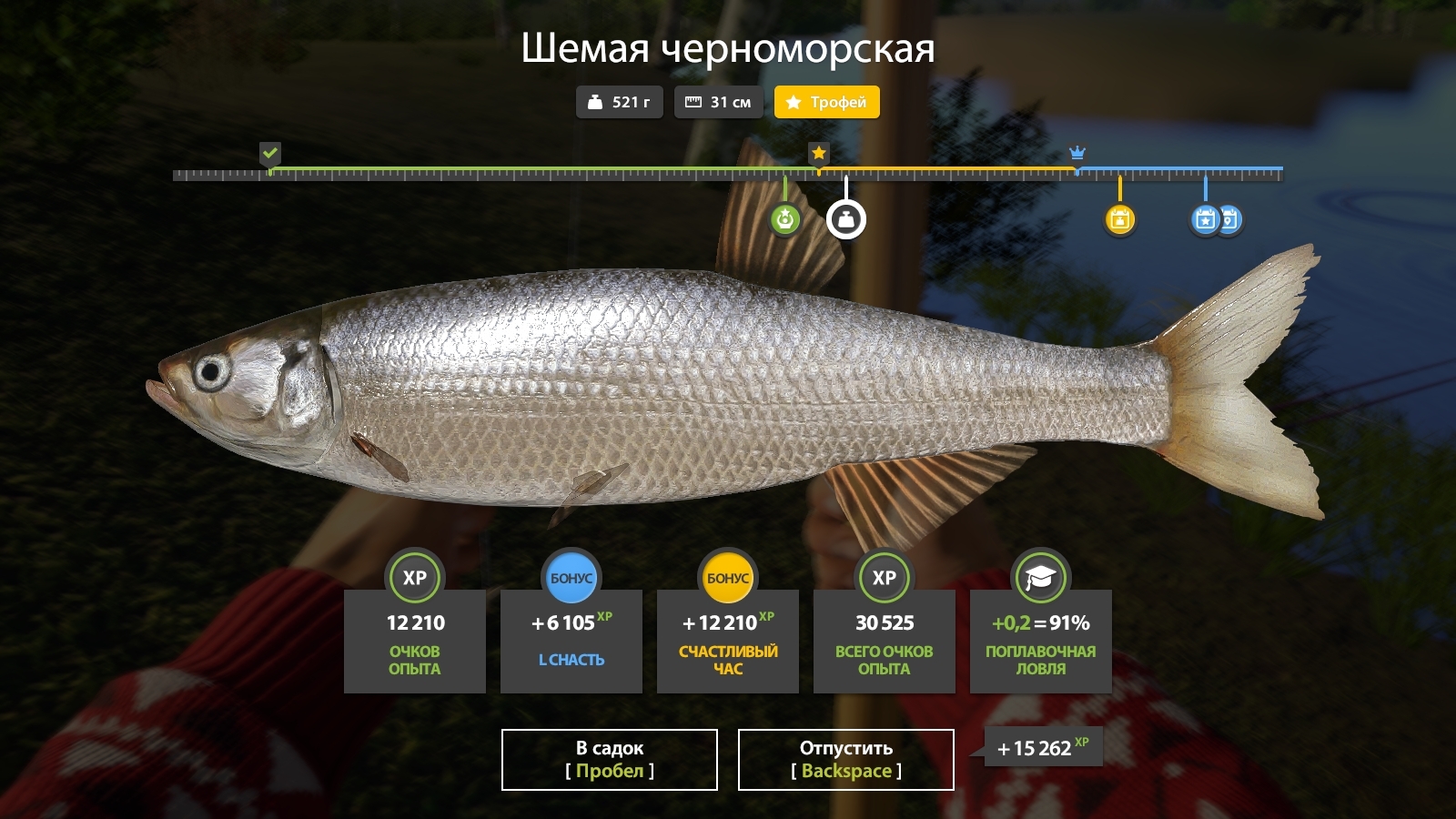Click the XP circle above ВСЕГО ОЧКОВ ОПЫТА
1456x819 pixels.
point(885,577)
